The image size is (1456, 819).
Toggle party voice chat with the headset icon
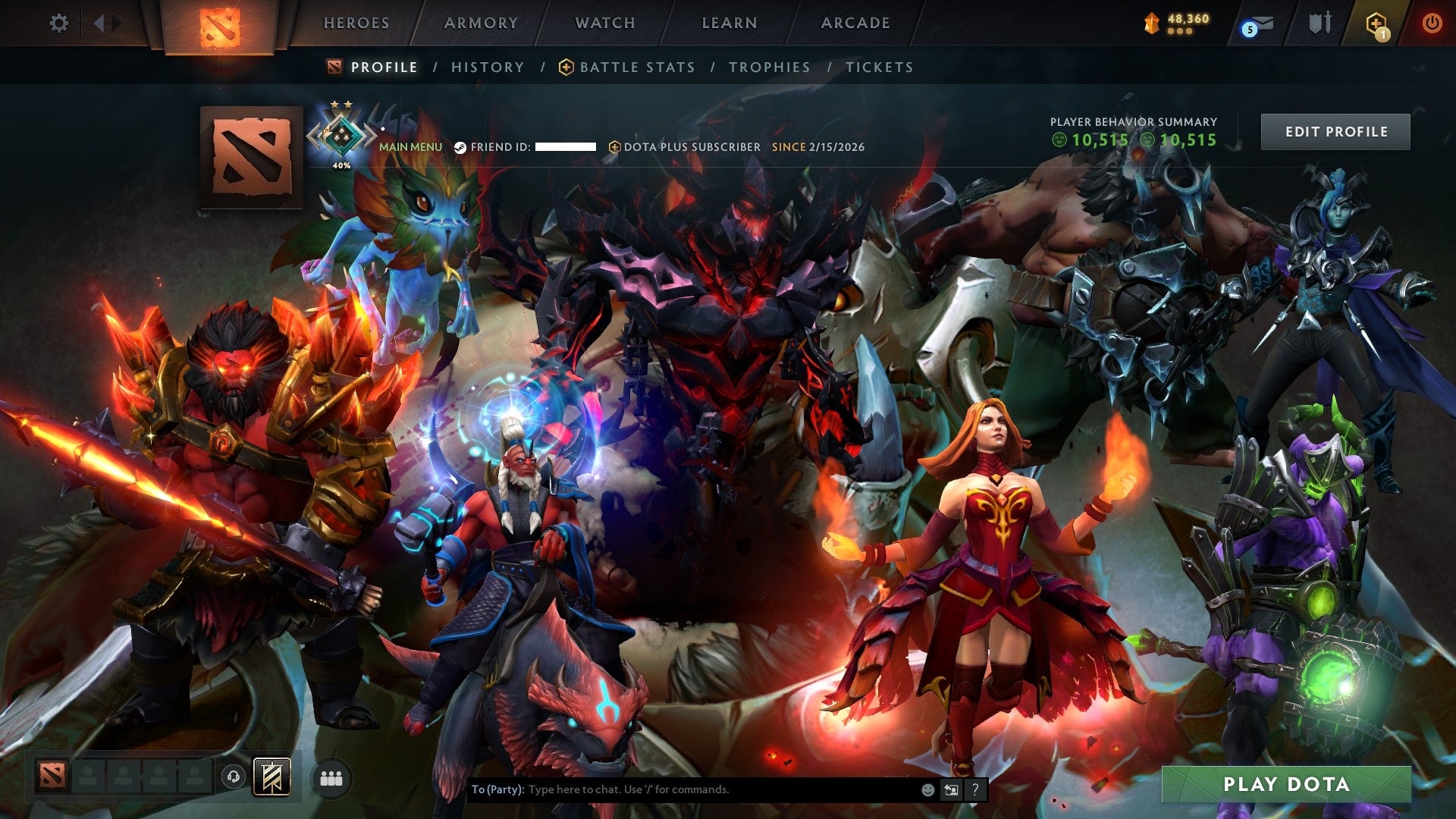click(234, 777)
